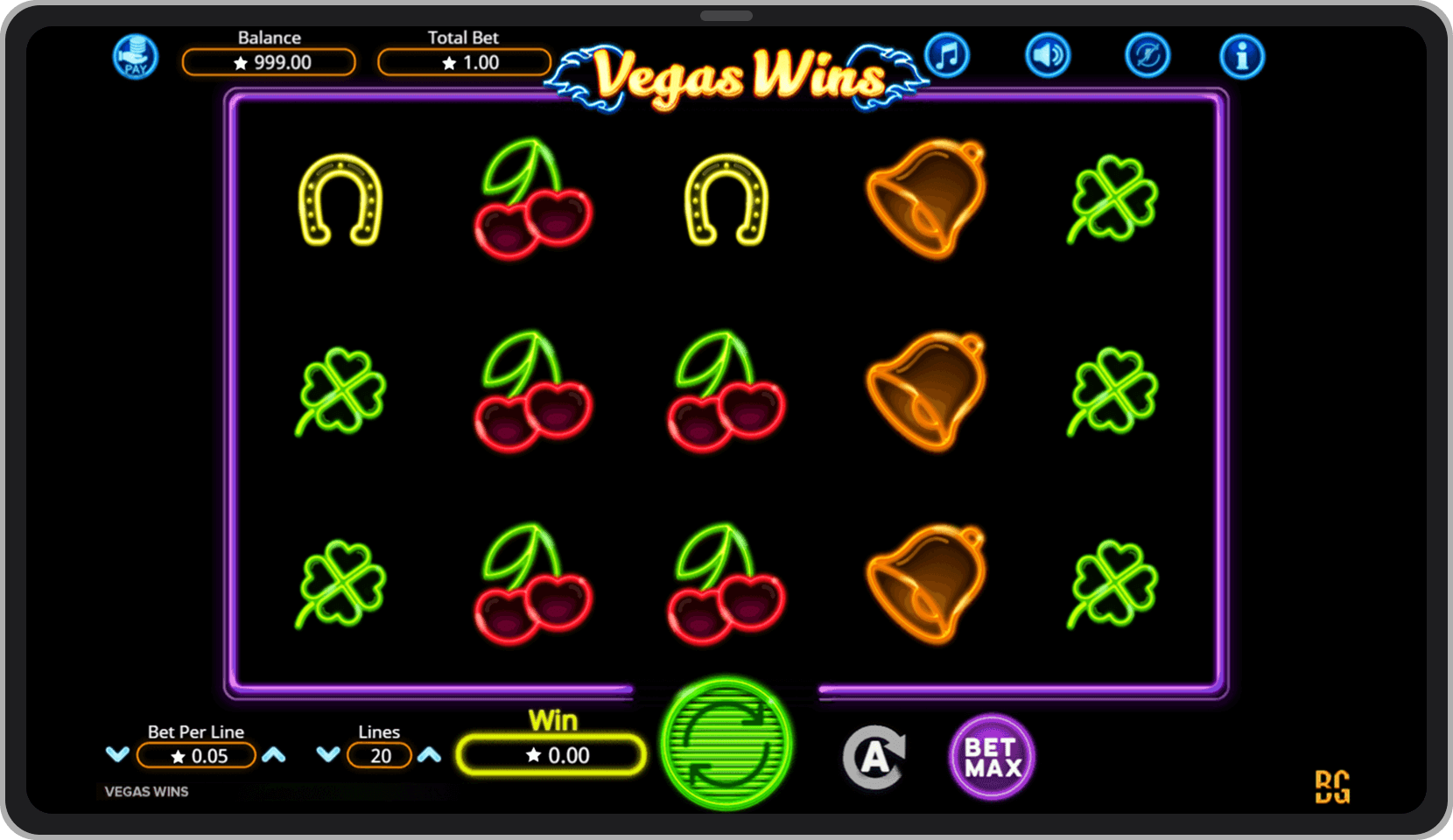Decrease the number of Lines
This screenshot has height=840, width=1453.
[330, 754]
